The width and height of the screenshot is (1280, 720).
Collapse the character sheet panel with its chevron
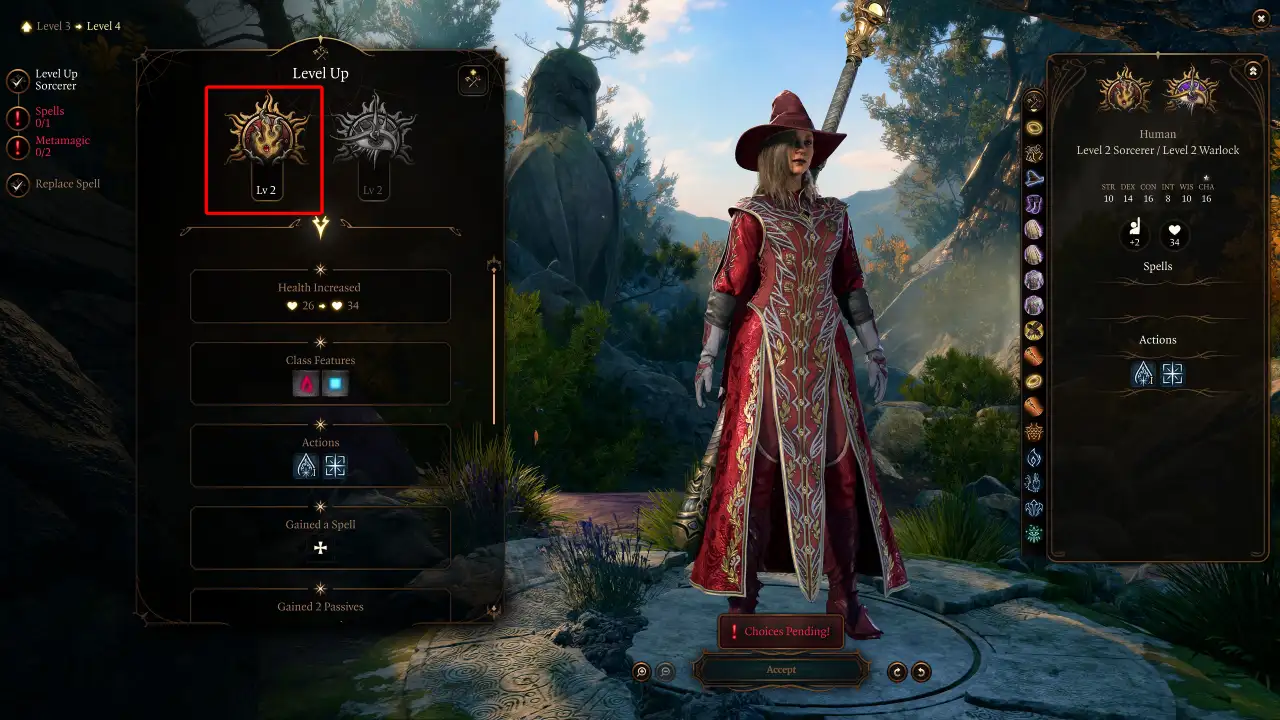(x=1252, y=70)
